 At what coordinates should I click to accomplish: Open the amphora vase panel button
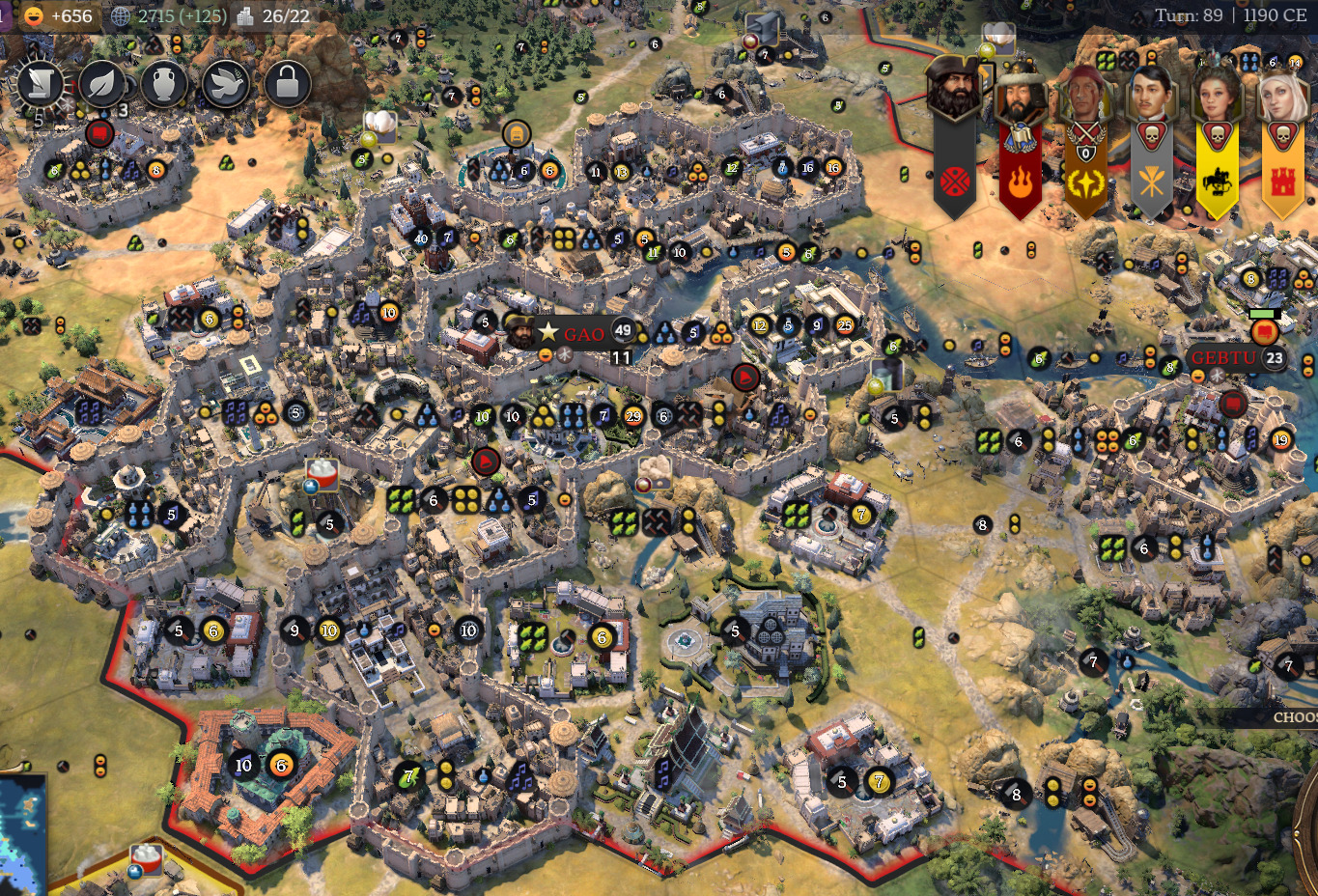[163, 85]
